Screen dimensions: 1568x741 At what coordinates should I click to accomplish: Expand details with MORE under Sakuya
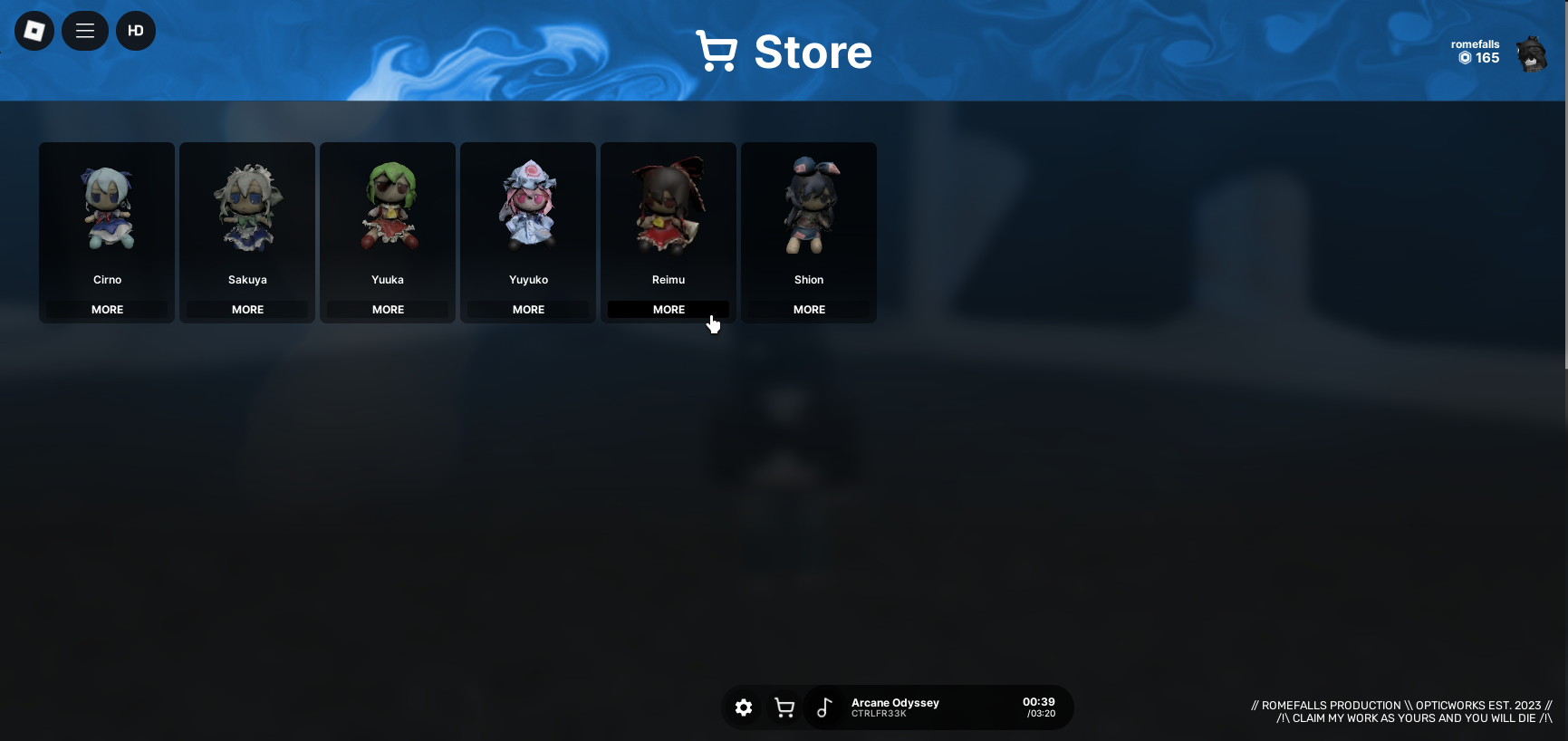coord(246,309)
